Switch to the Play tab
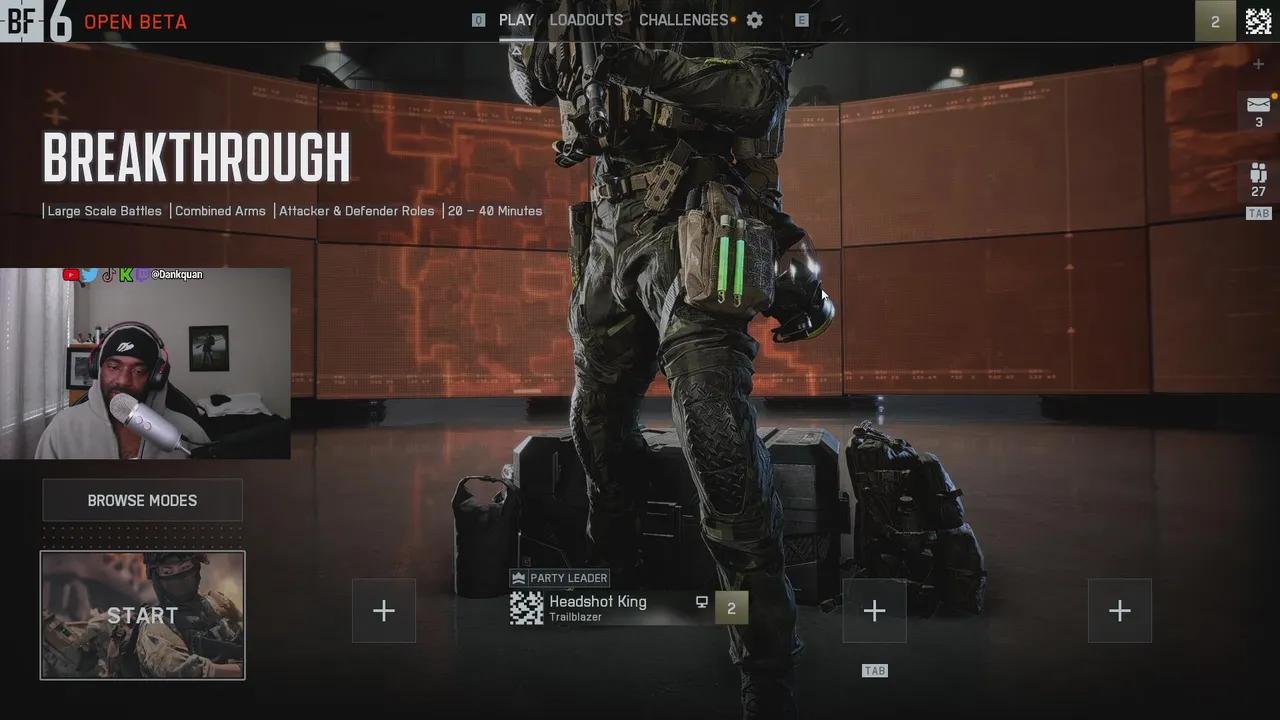Screen dimensions: 1280x720 click(x=516, y=20)
